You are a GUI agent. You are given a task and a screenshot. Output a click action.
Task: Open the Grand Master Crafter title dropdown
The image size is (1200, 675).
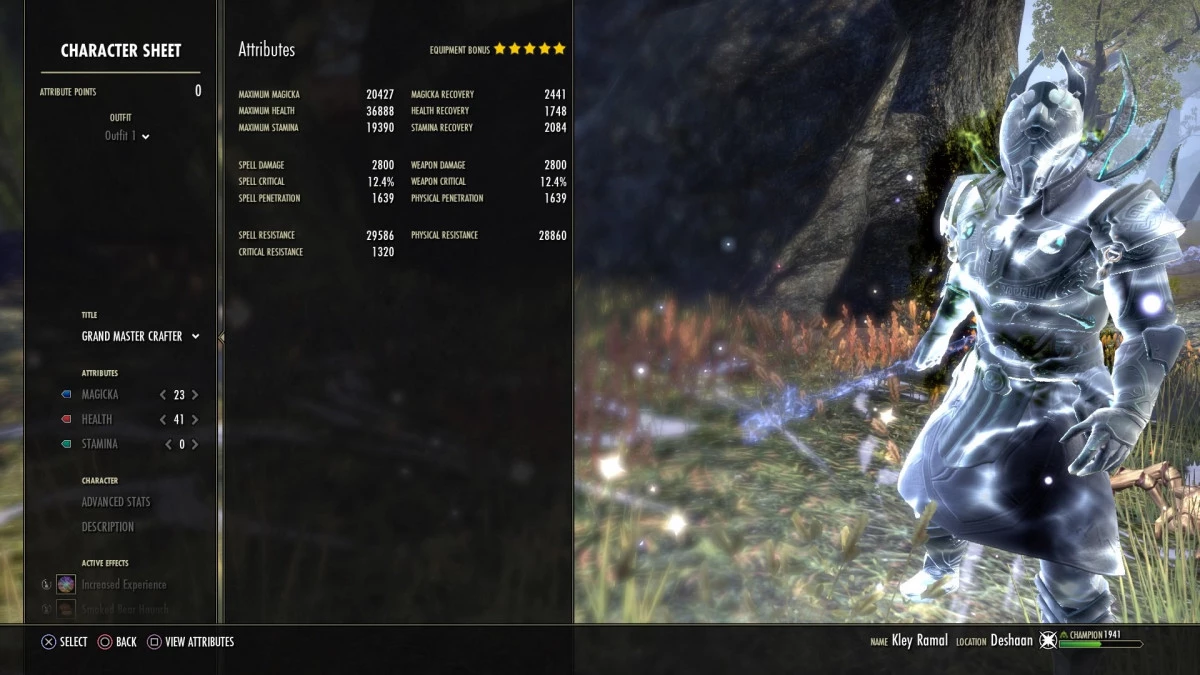click(x=140, y=337)
